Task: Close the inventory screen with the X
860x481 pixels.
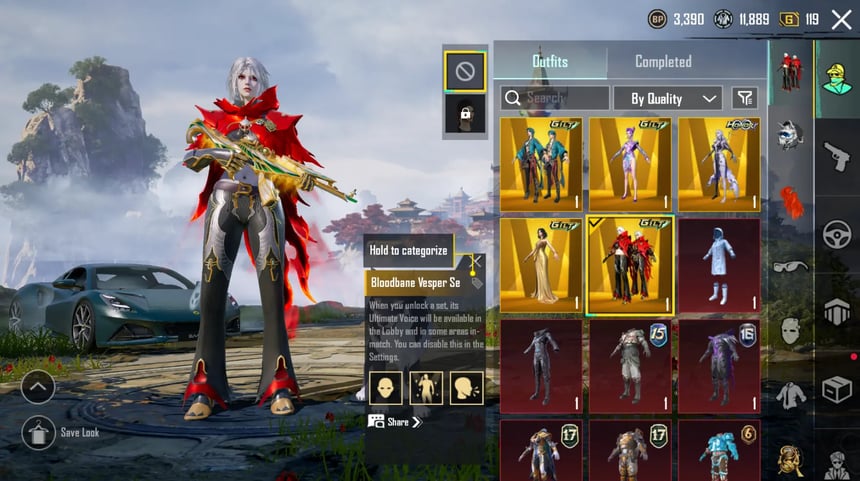Action: coord(841,19)
